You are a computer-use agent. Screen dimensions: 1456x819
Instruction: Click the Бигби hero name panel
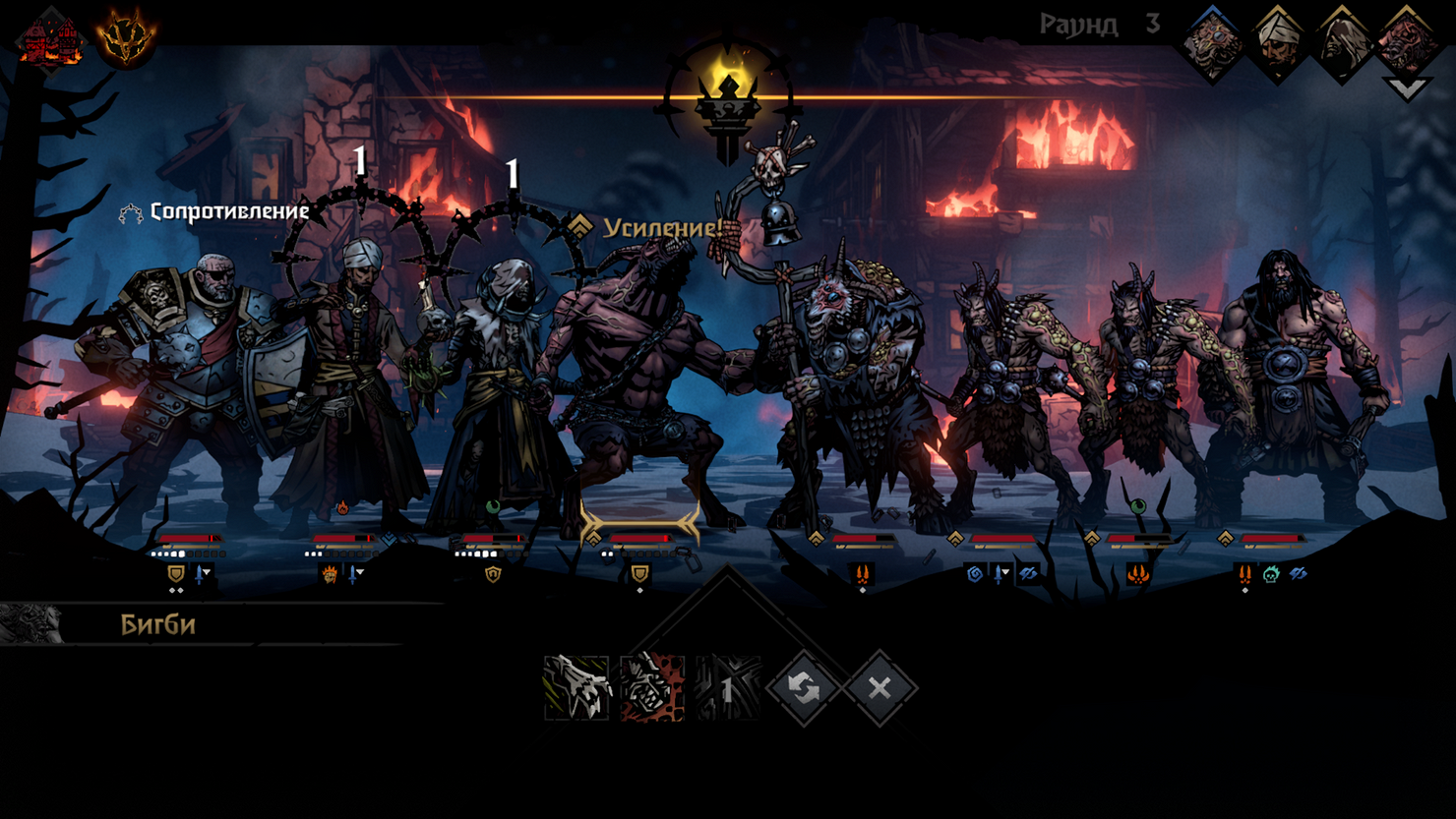[x=157, y=625]
